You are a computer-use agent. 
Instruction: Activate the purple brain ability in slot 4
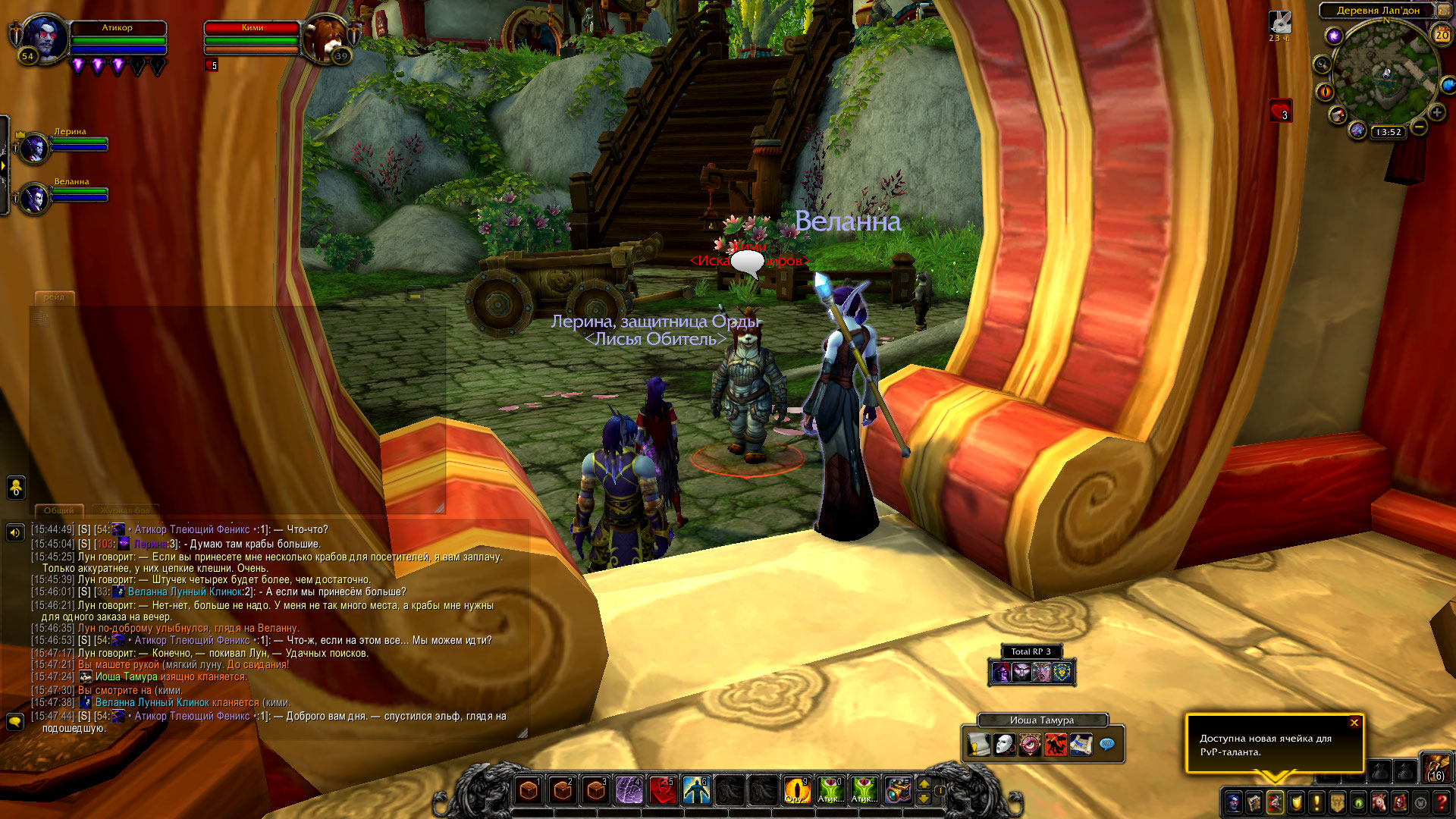629,790
